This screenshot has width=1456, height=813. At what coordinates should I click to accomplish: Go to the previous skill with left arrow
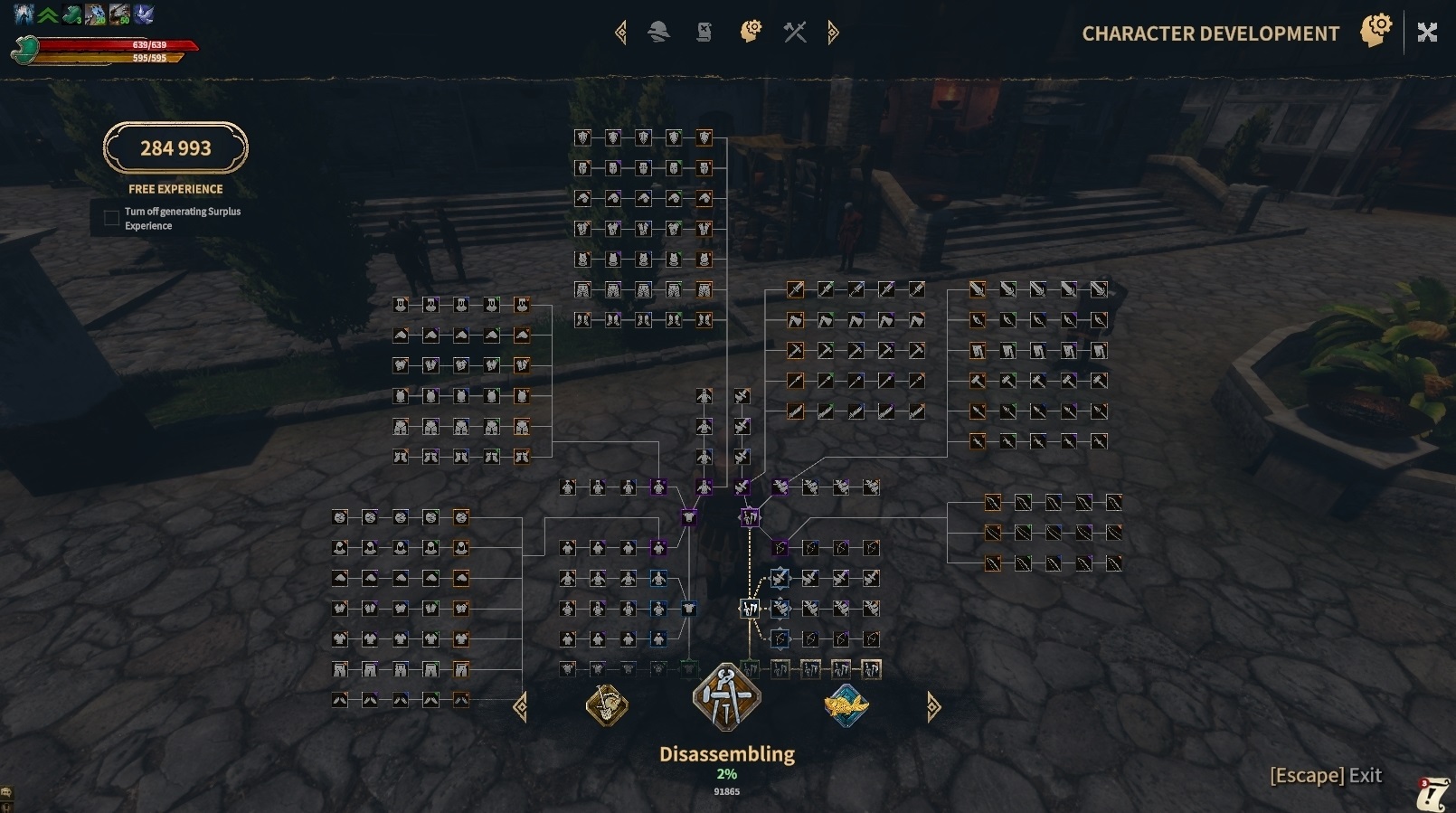point(521,706)
